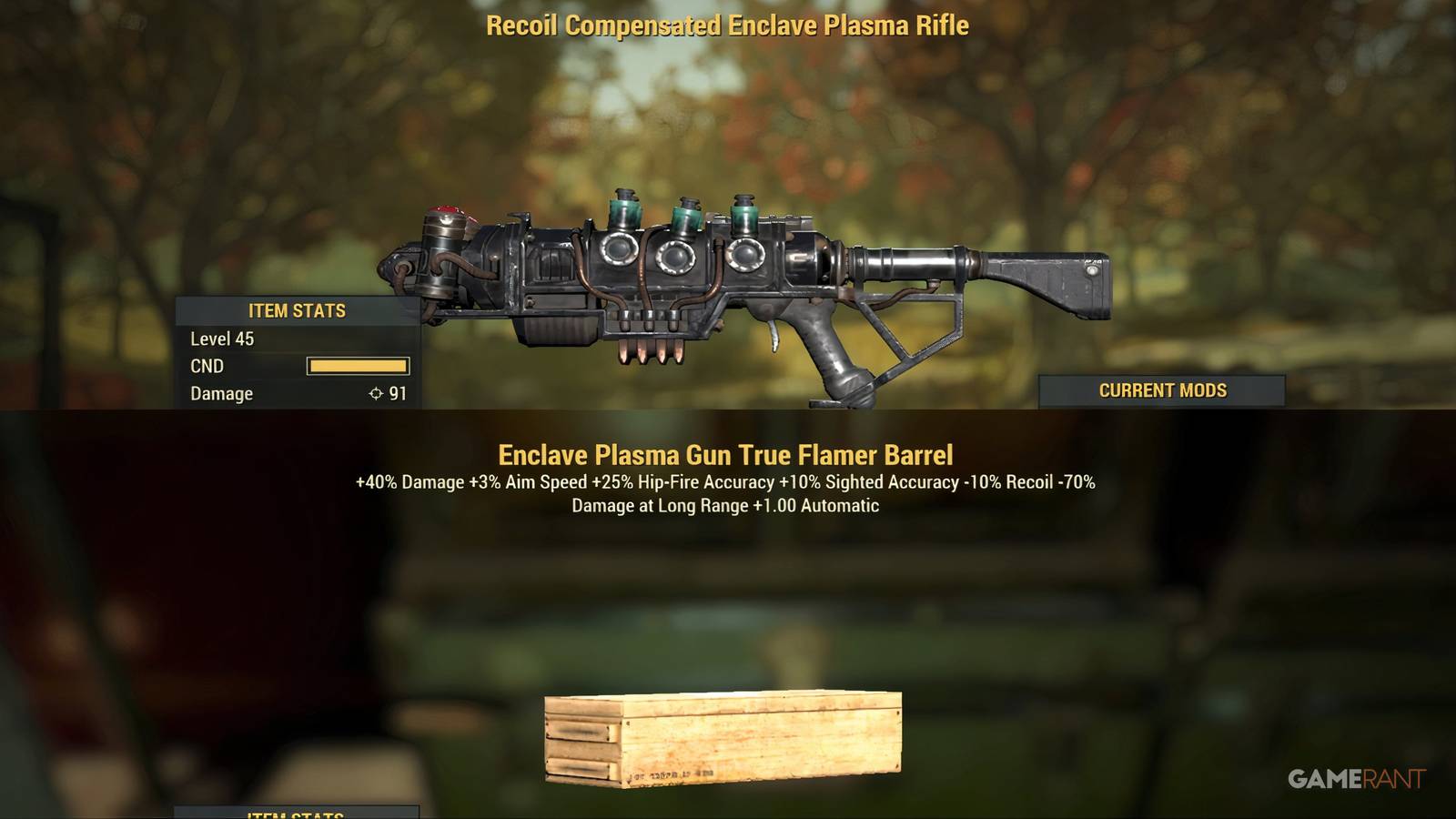
Task: Select the Damage value 91
Action: [x=396, y=393]
